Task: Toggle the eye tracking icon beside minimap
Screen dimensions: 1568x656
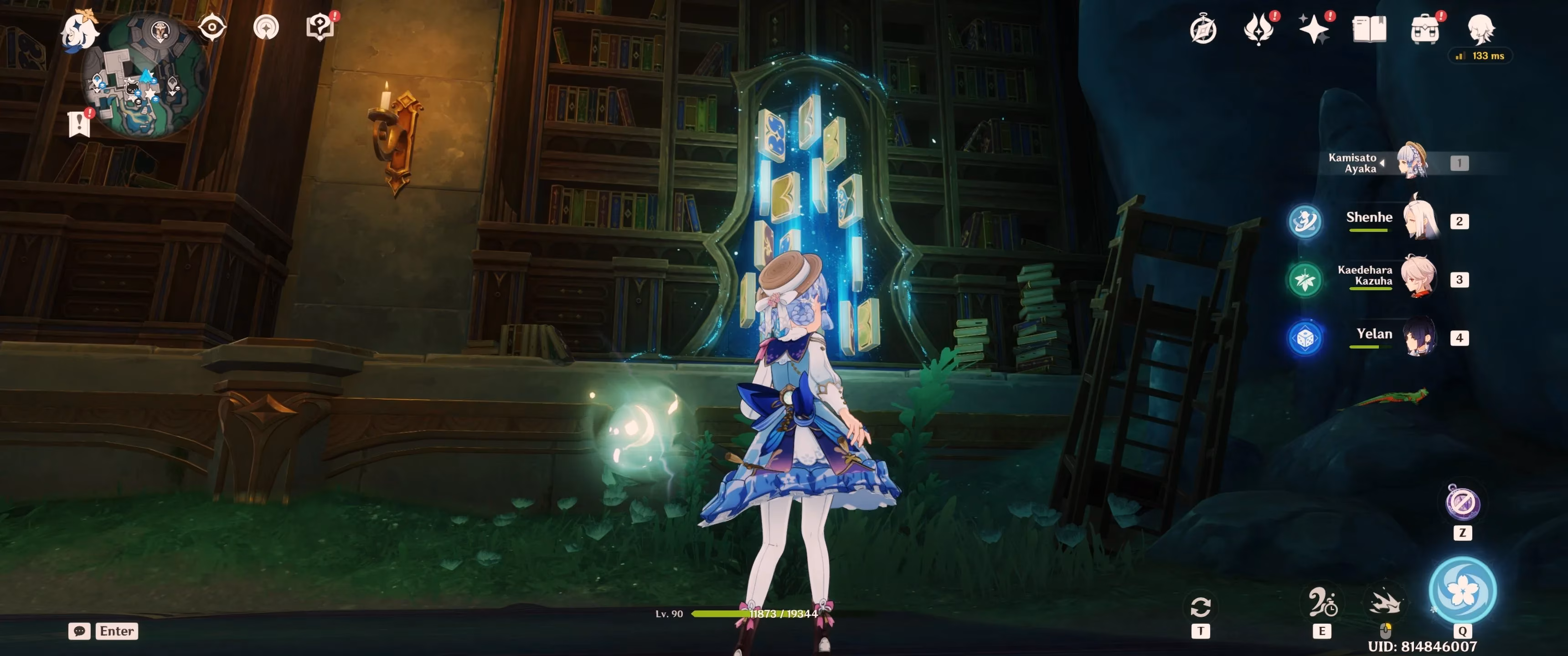Action: click(211, 26)
